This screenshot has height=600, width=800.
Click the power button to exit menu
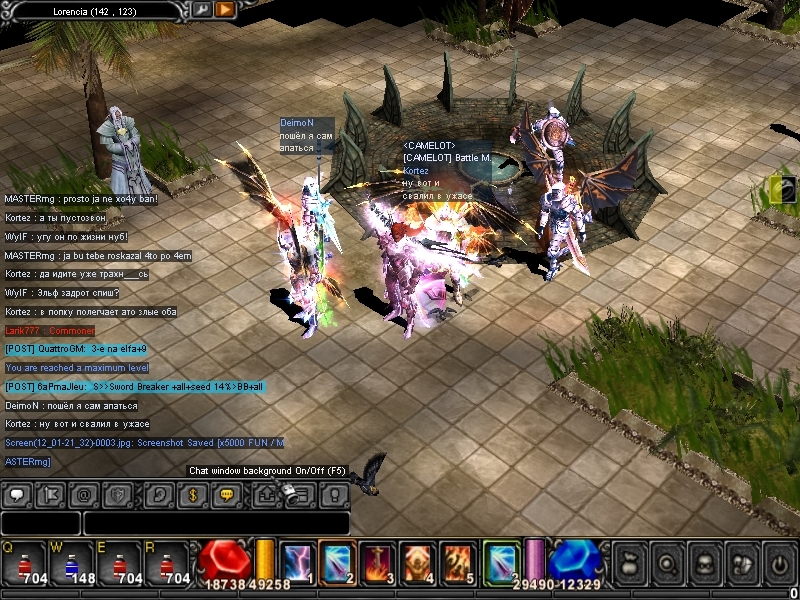coord(777,563)
